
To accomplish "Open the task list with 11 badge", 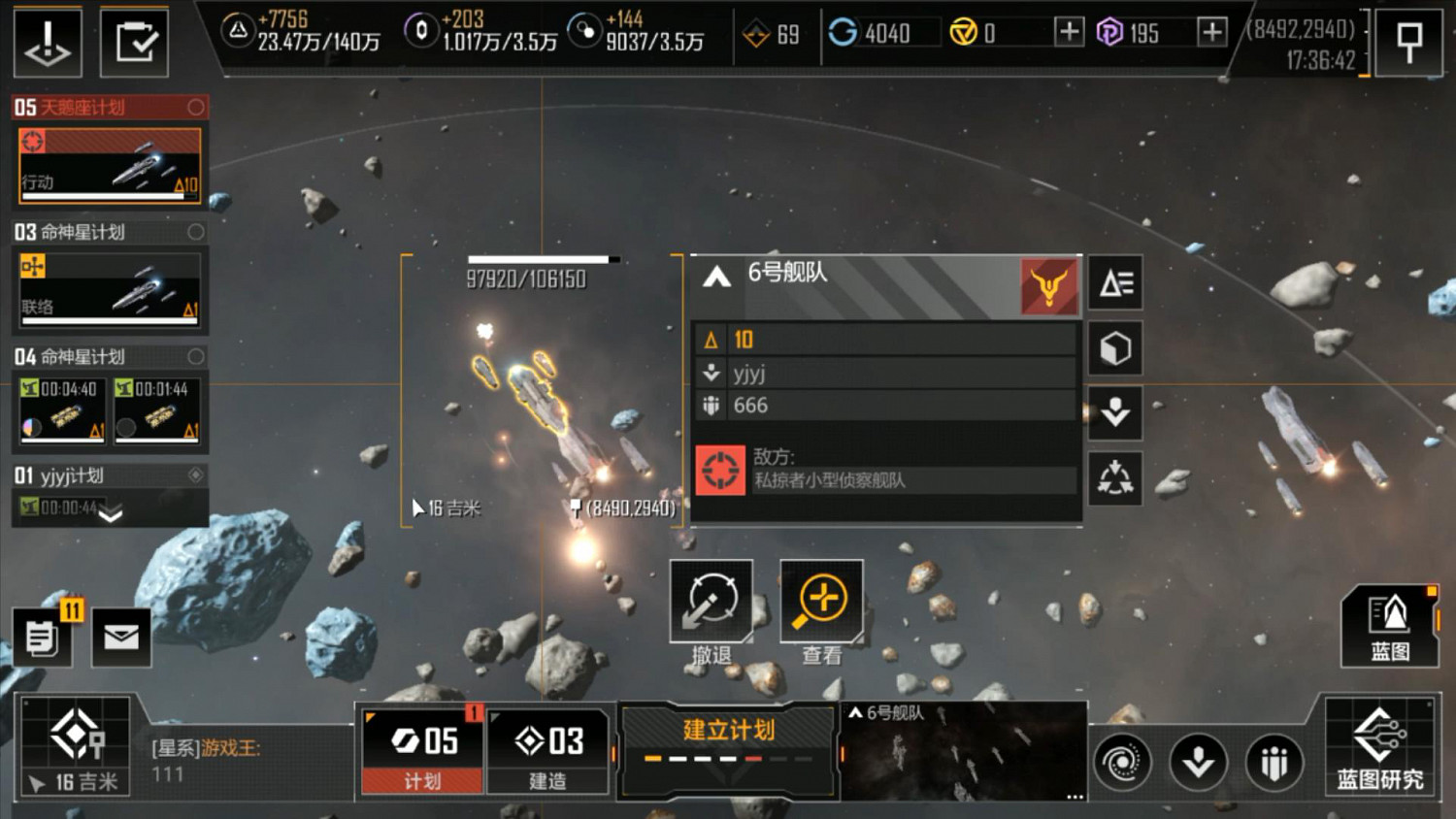I will (43, 638).
